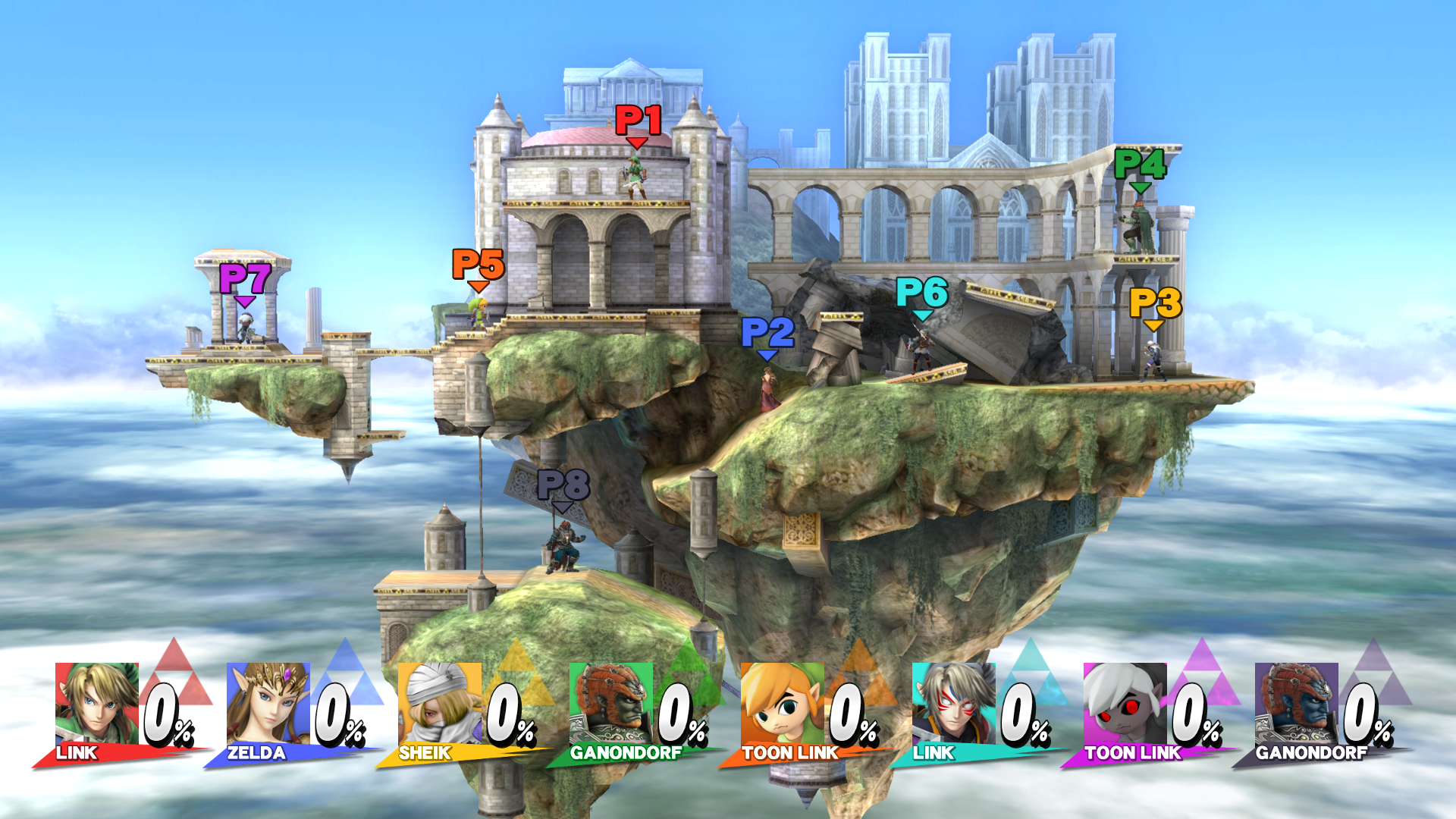The image size is (1456, 819).
Task: Click the P6 marker in the stage center
Action: coord(924,292)
